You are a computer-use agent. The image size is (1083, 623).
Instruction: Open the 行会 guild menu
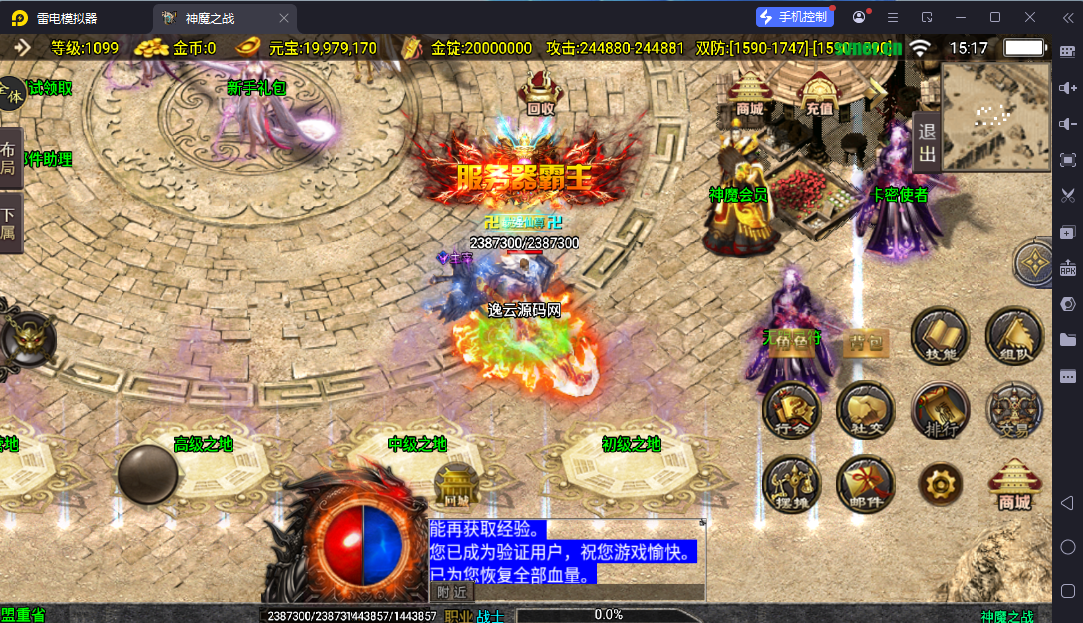coord(792,409)
